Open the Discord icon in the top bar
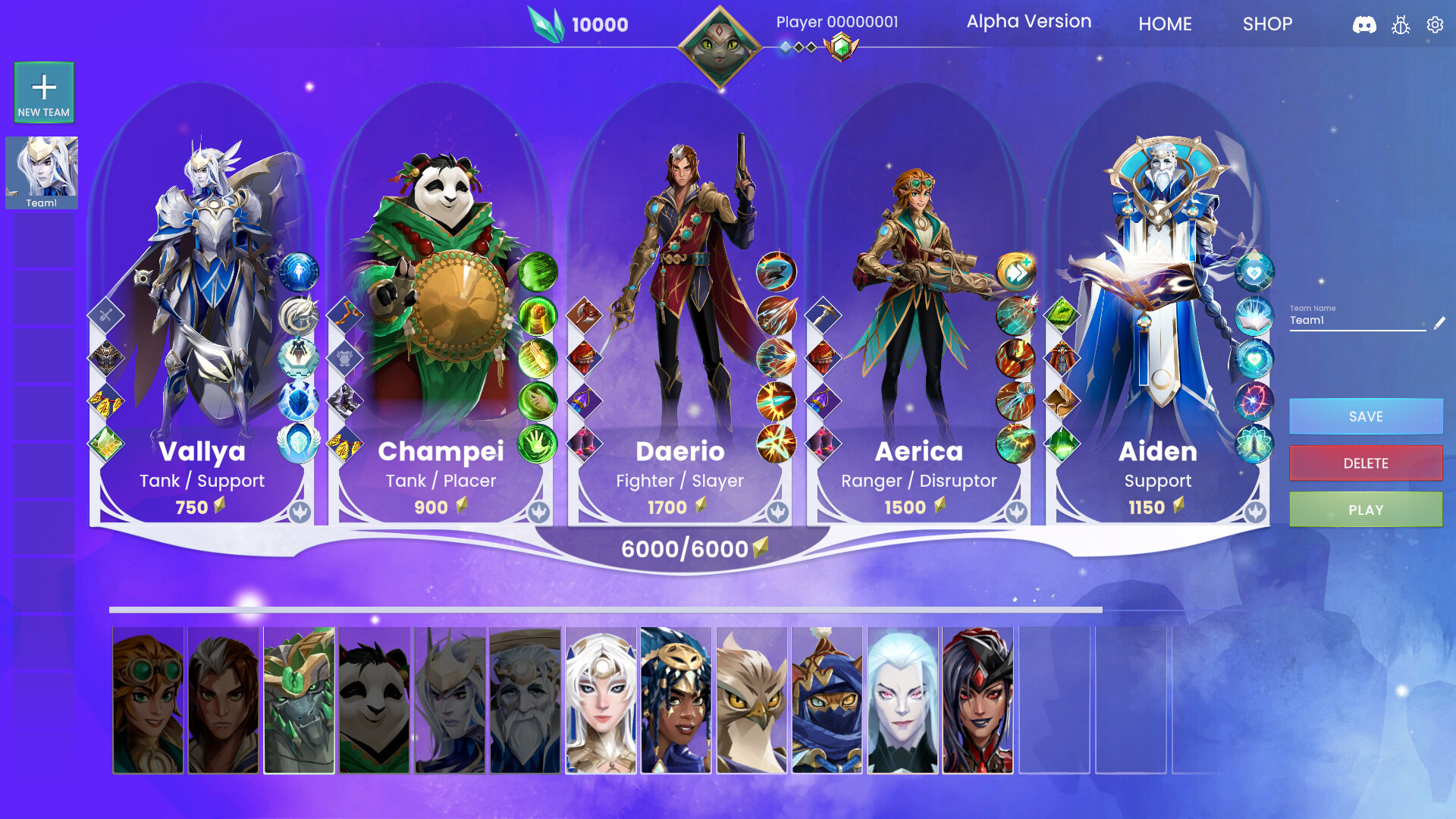The height and width of the screenshot is (819, 1456). (x=1367, y=24)
